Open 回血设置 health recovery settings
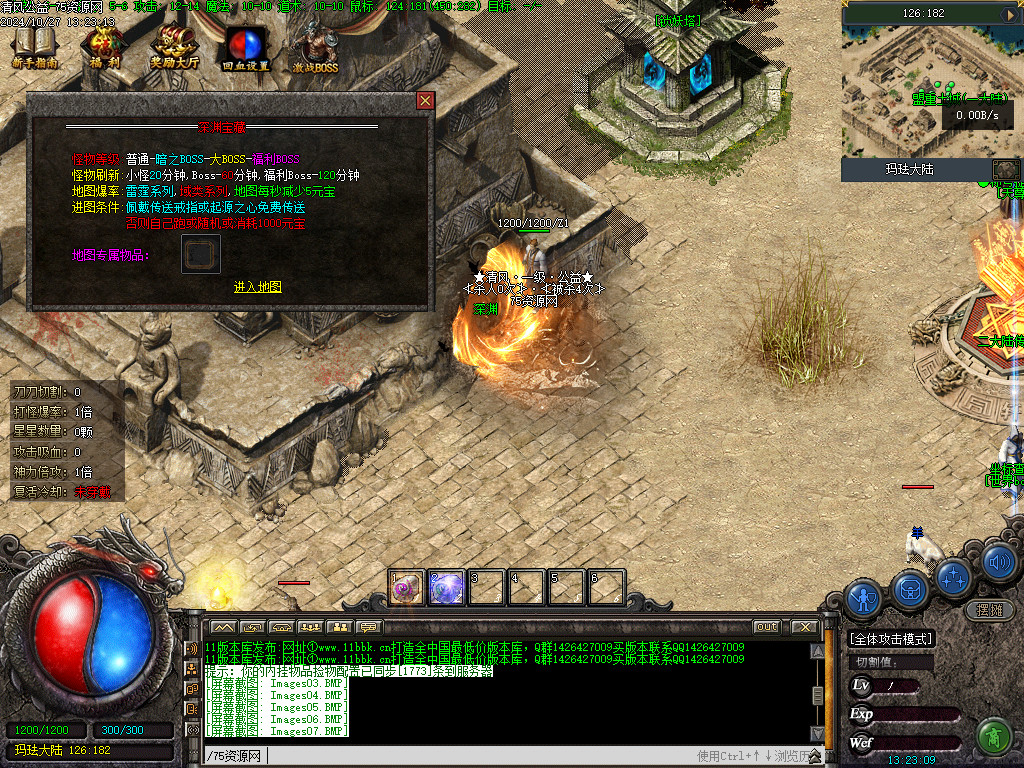Screen dimensions: 1024x768 [x=245, y=47]
